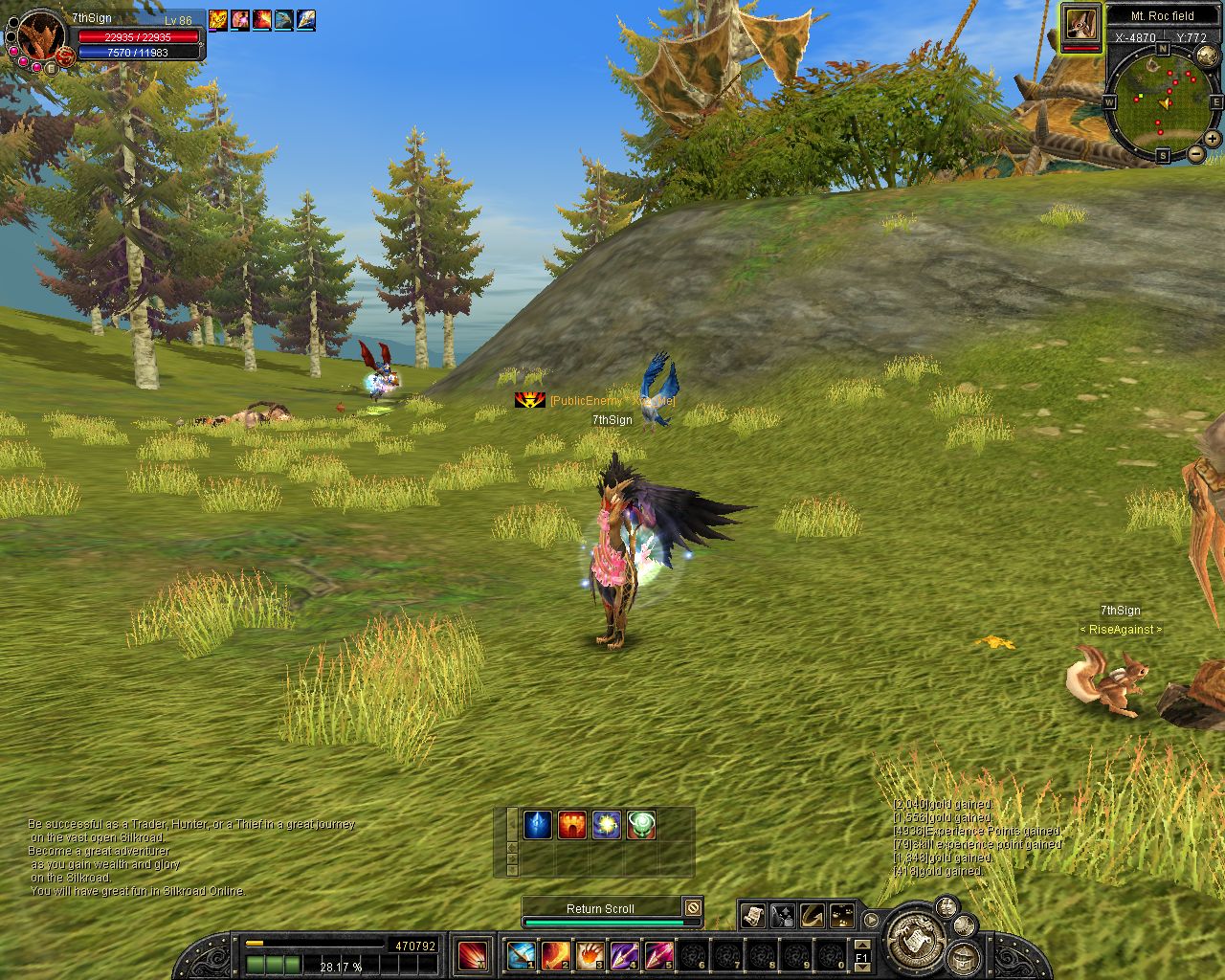Open the scroll icon in the action panel

coord(752,916)
